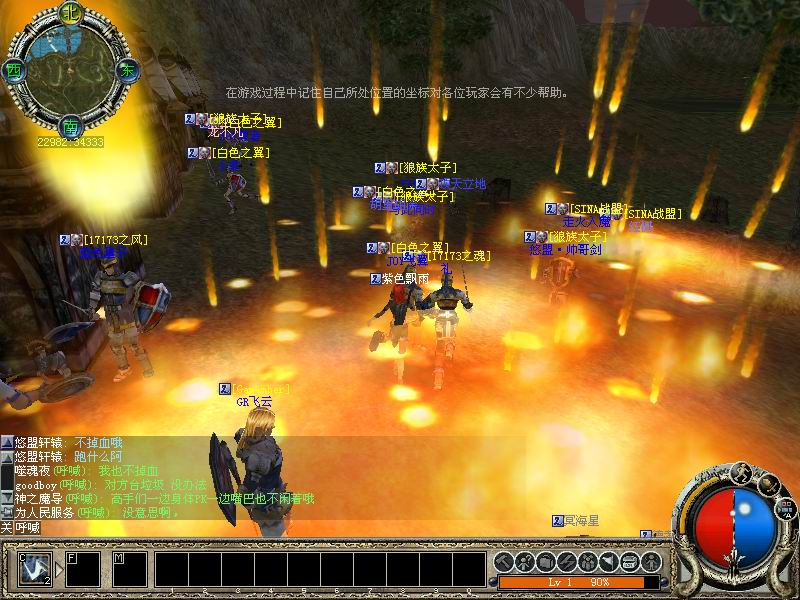Activate the skill in the C slot
The width and height of the screenshot is (800, 600).
(34, 568)
